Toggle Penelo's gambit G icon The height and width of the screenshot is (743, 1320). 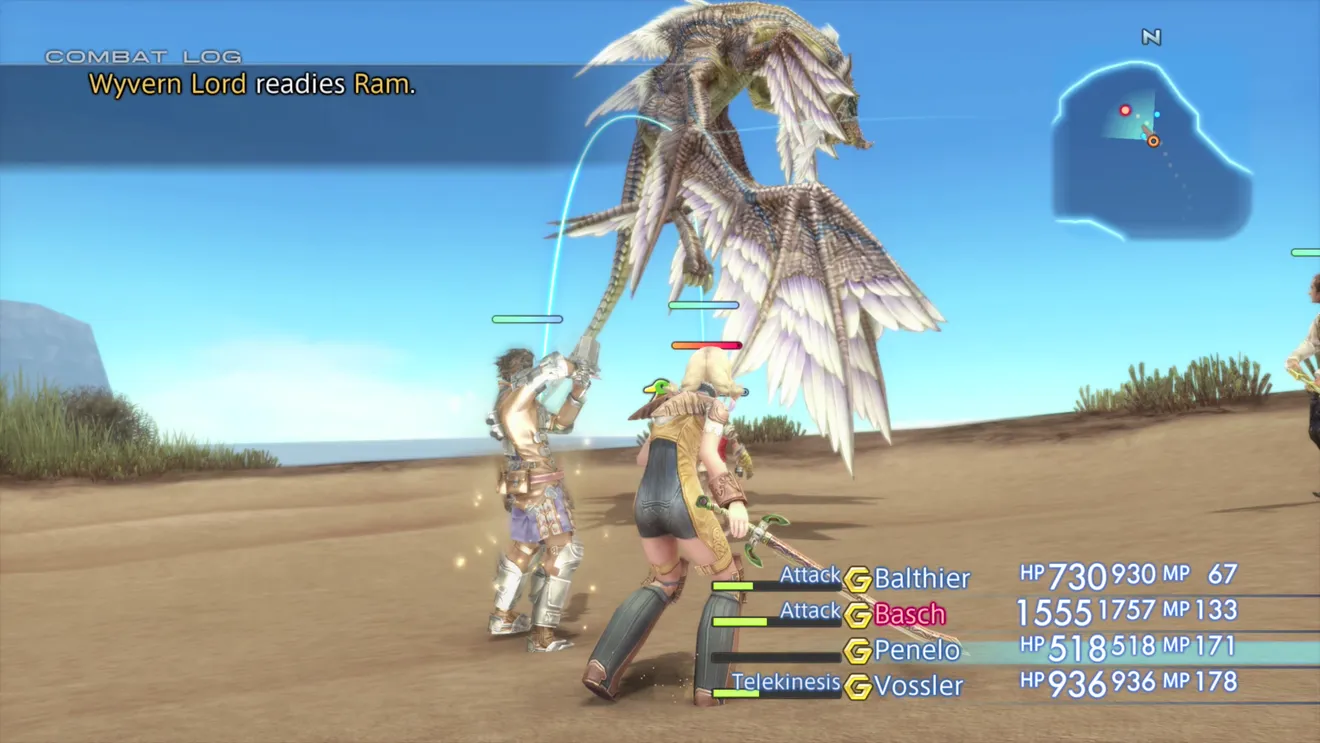[x=857, y=651]
